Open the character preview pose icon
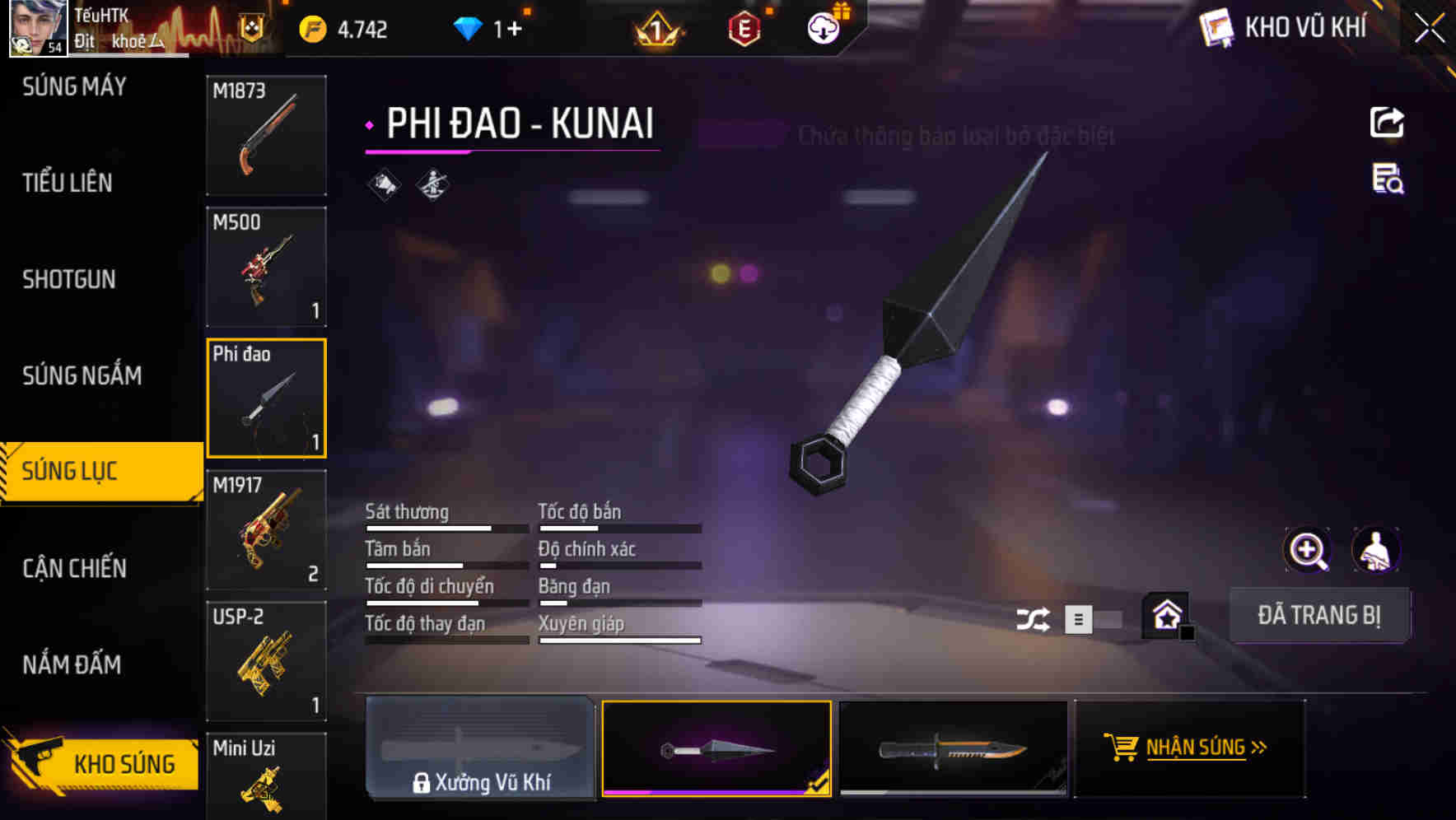 (x=1377, y=550)
